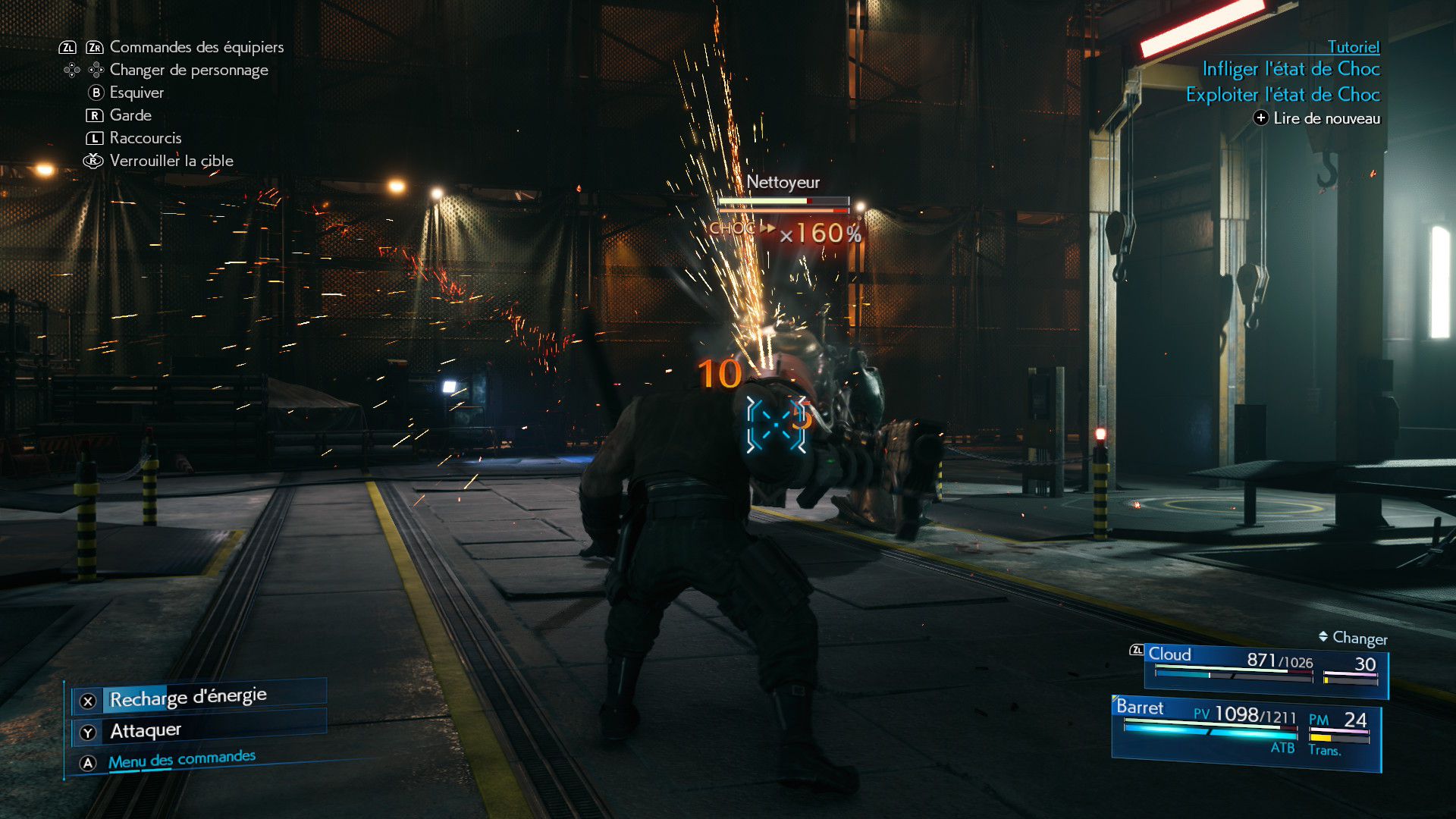This screenshot has width=1456, height=819.
Task: Show the Exploiter l'état de Choc objective
Action: click(x=1282, y=95)
